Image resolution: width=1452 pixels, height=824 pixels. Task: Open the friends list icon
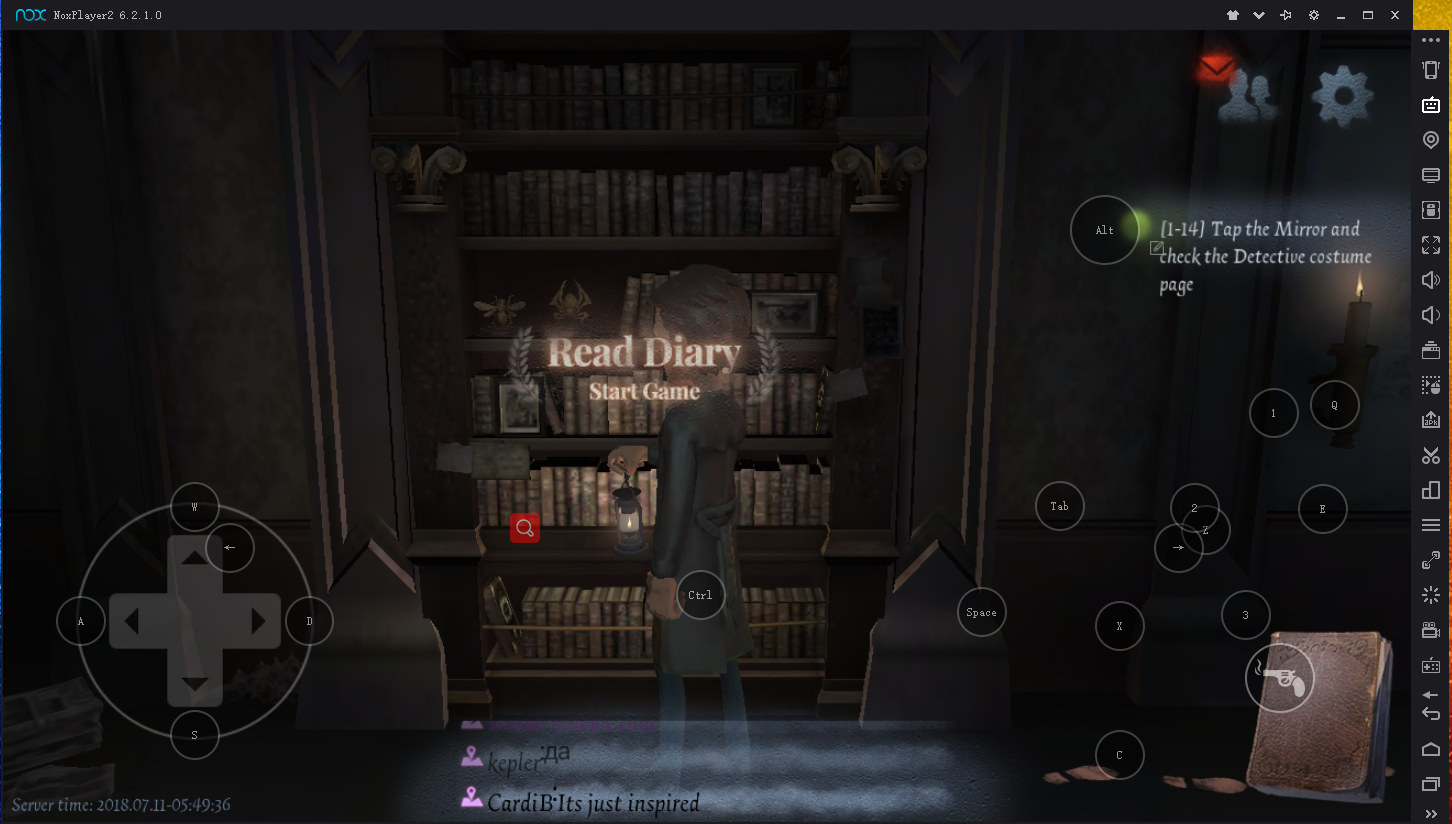tap(1250, 96)
